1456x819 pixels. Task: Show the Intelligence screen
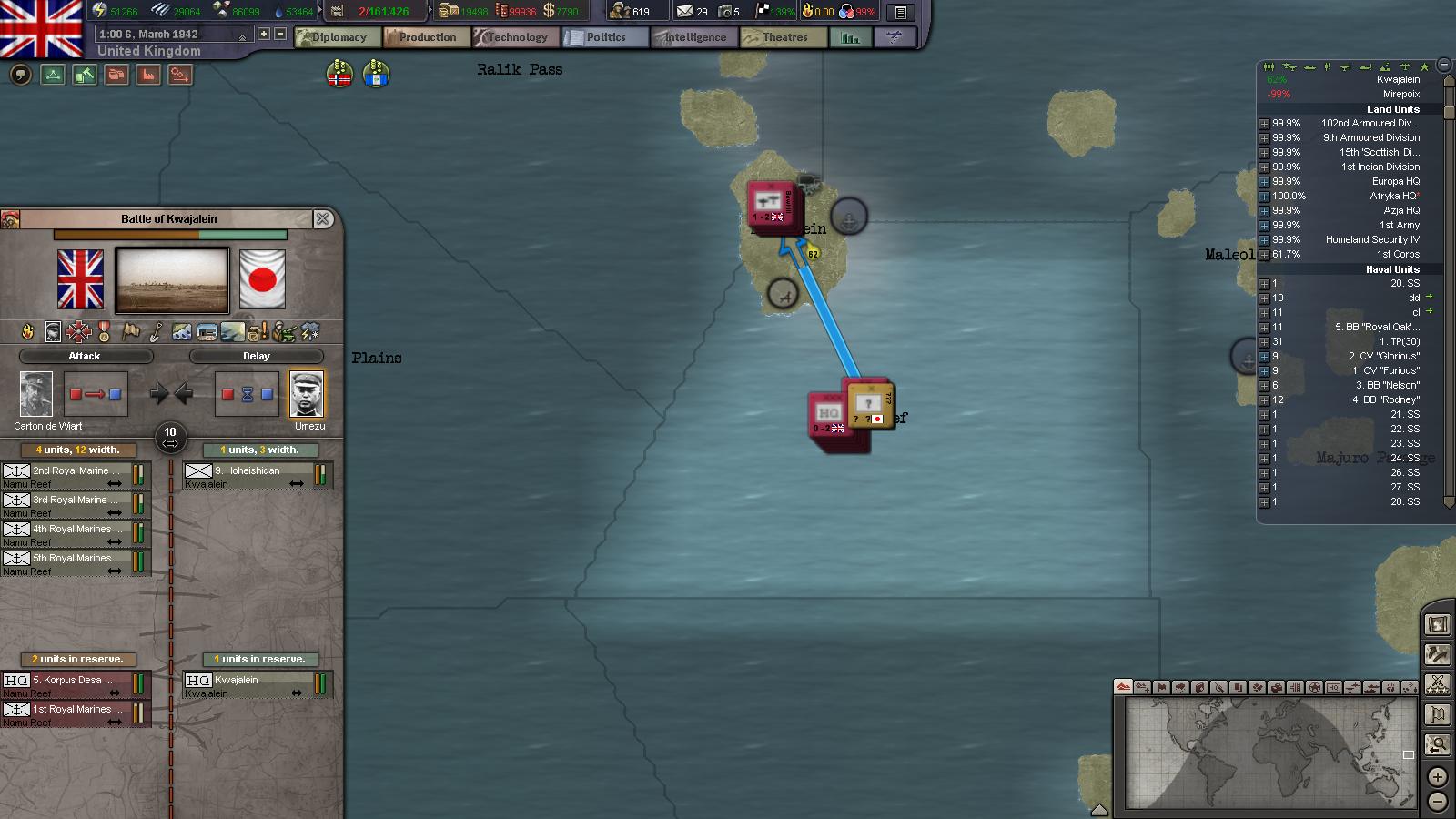(693, 37)
